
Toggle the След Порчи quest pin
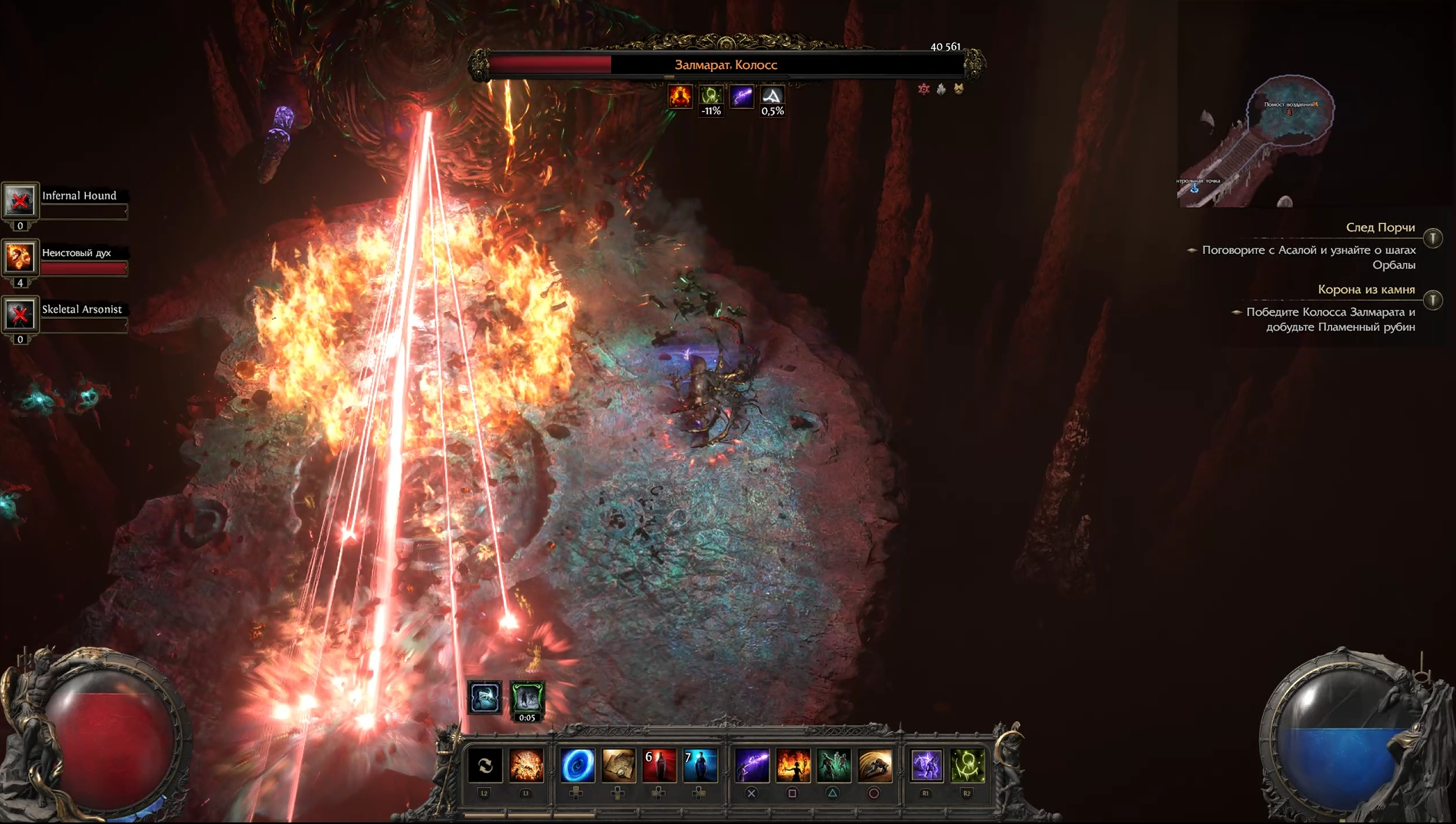click(x=1433, y=238)
